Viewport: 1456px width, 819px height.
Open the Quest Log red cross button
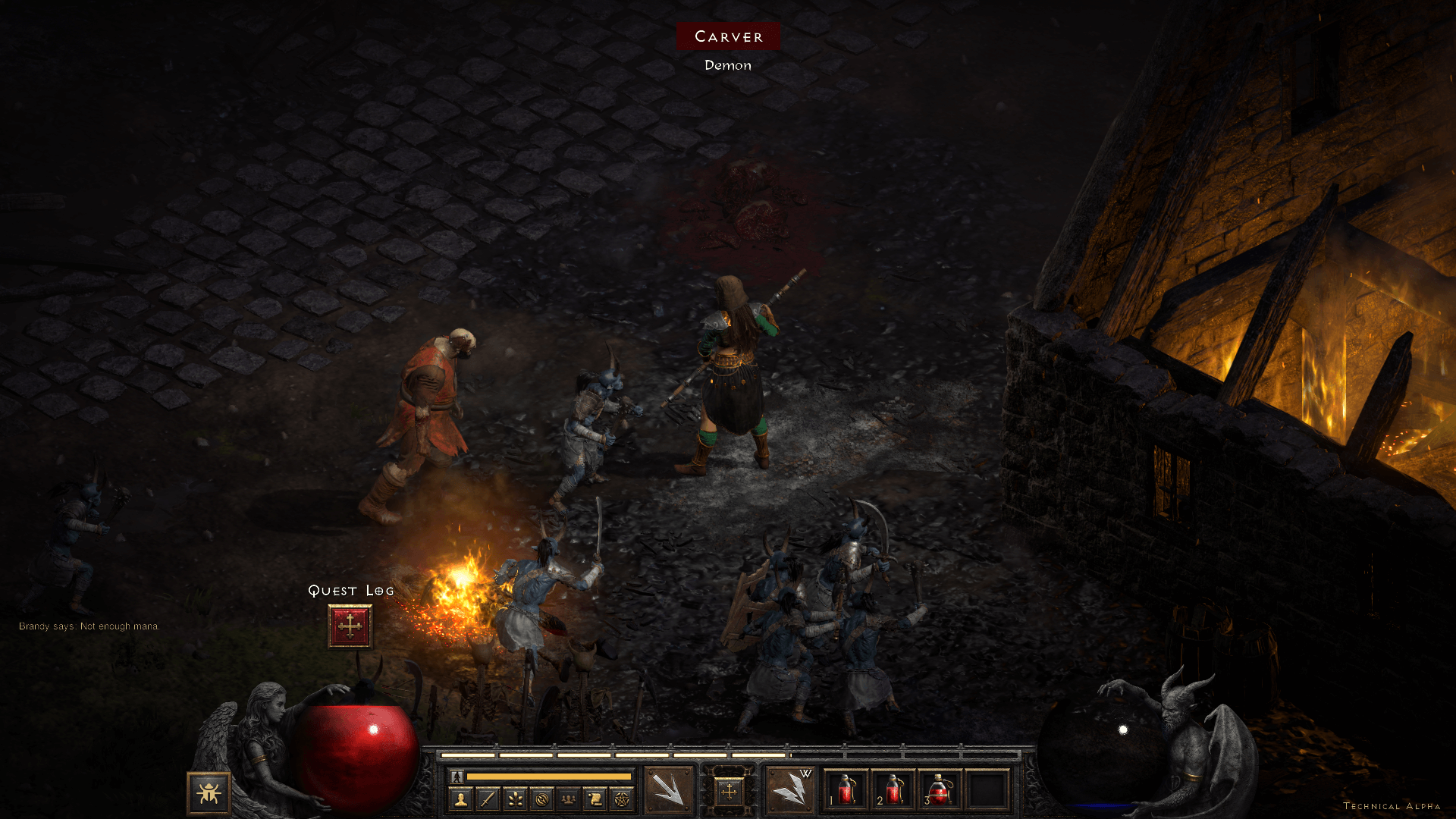point(350,626)
